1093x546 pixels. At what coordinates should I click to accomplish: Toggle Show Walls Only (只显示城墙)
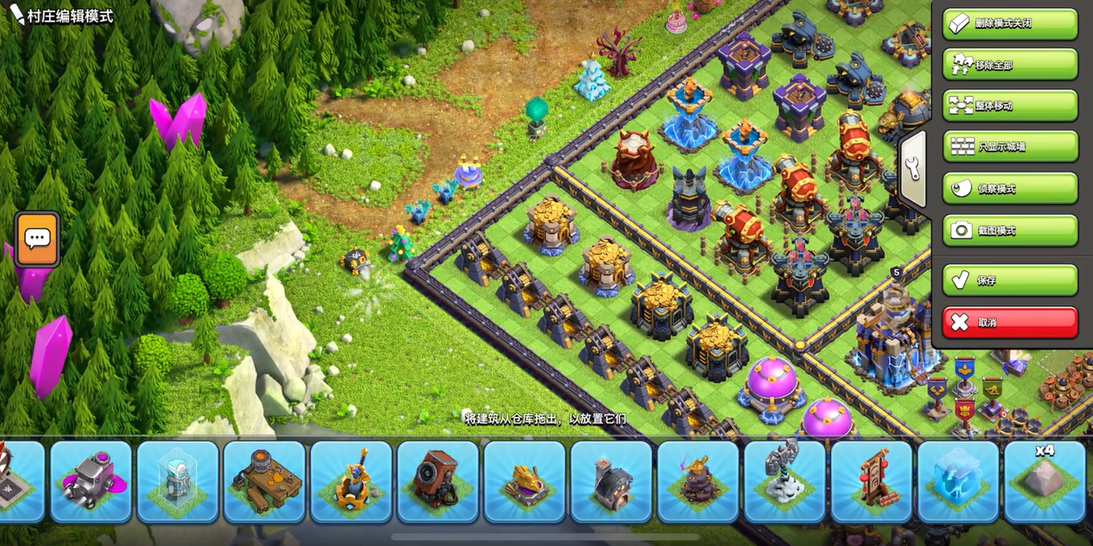[1010, 147]
